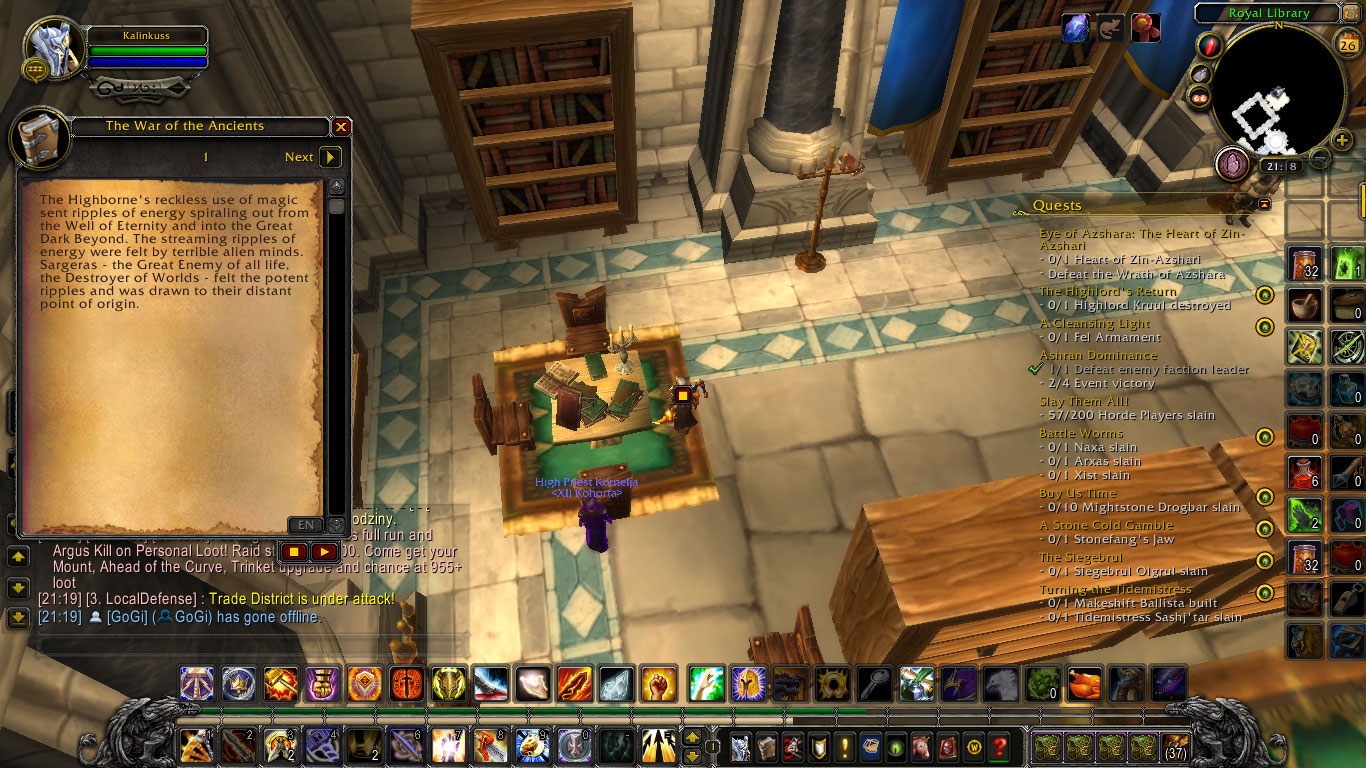
Task: Open the Order Hall report below the minimap
Action: click(1233, 164)
